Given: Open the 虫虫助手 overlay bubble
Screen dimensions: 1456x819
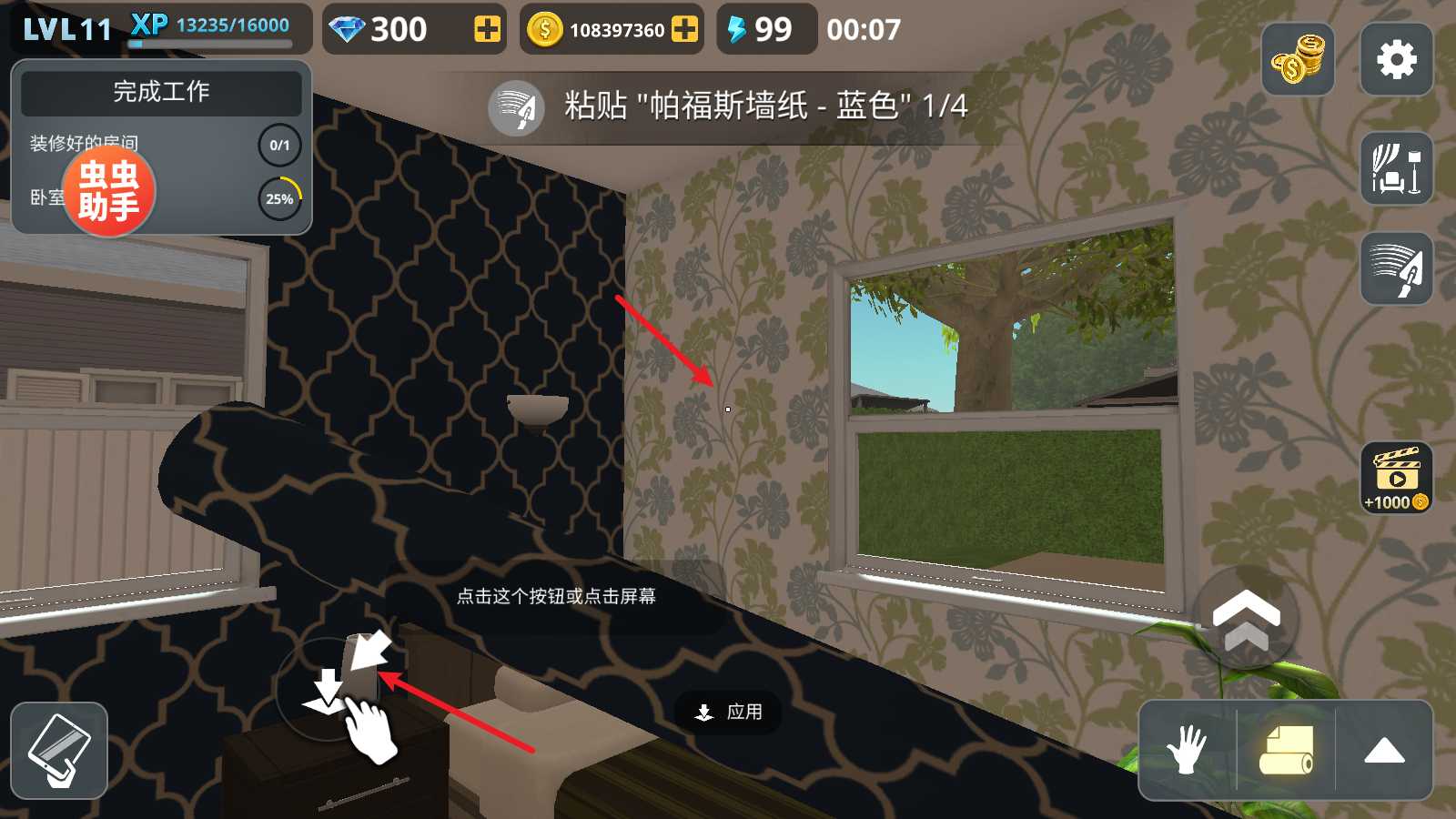Looking at the screenshot, I should pos(109,191).
